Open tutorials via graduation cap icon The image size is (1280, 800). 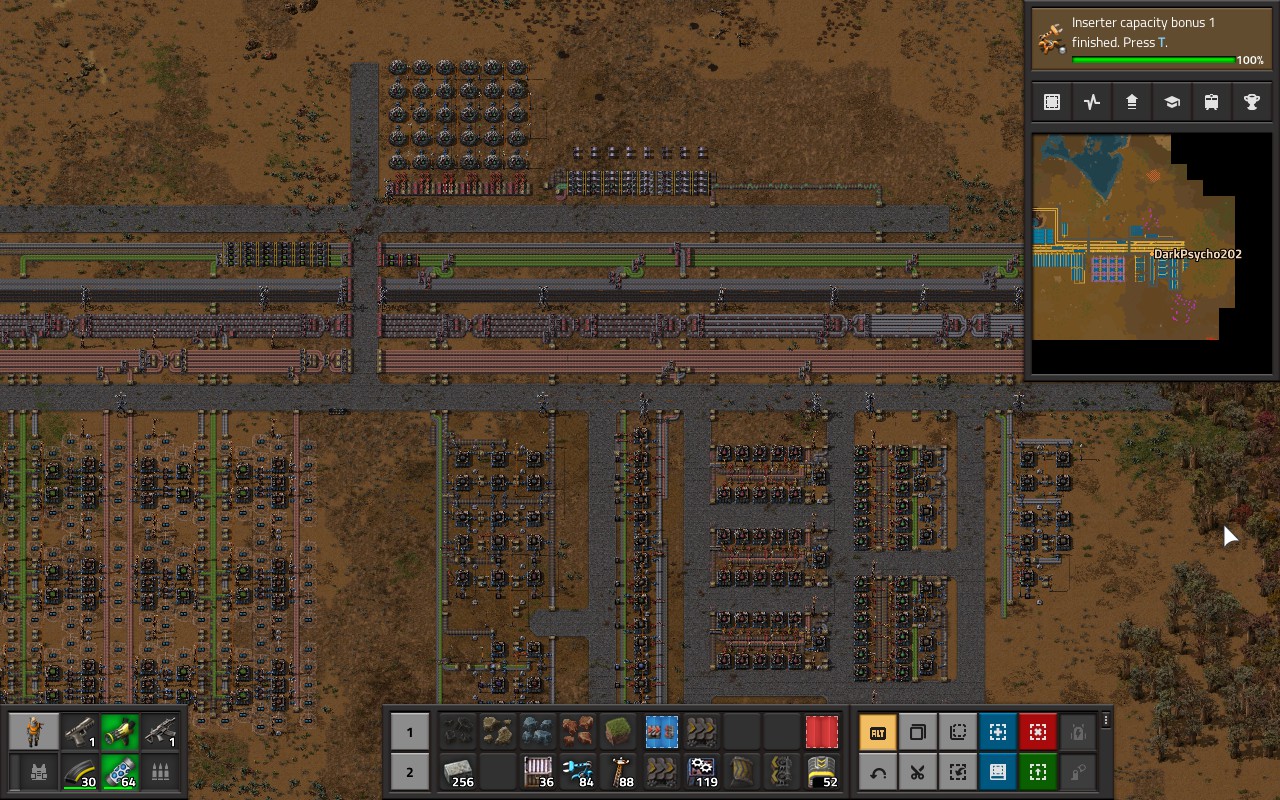pos(1171,102)
